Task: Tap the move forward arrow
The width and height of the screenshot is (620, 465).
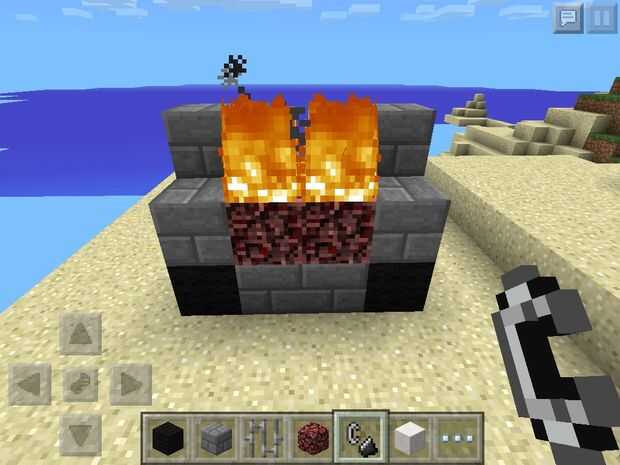Action: [80, 333]
